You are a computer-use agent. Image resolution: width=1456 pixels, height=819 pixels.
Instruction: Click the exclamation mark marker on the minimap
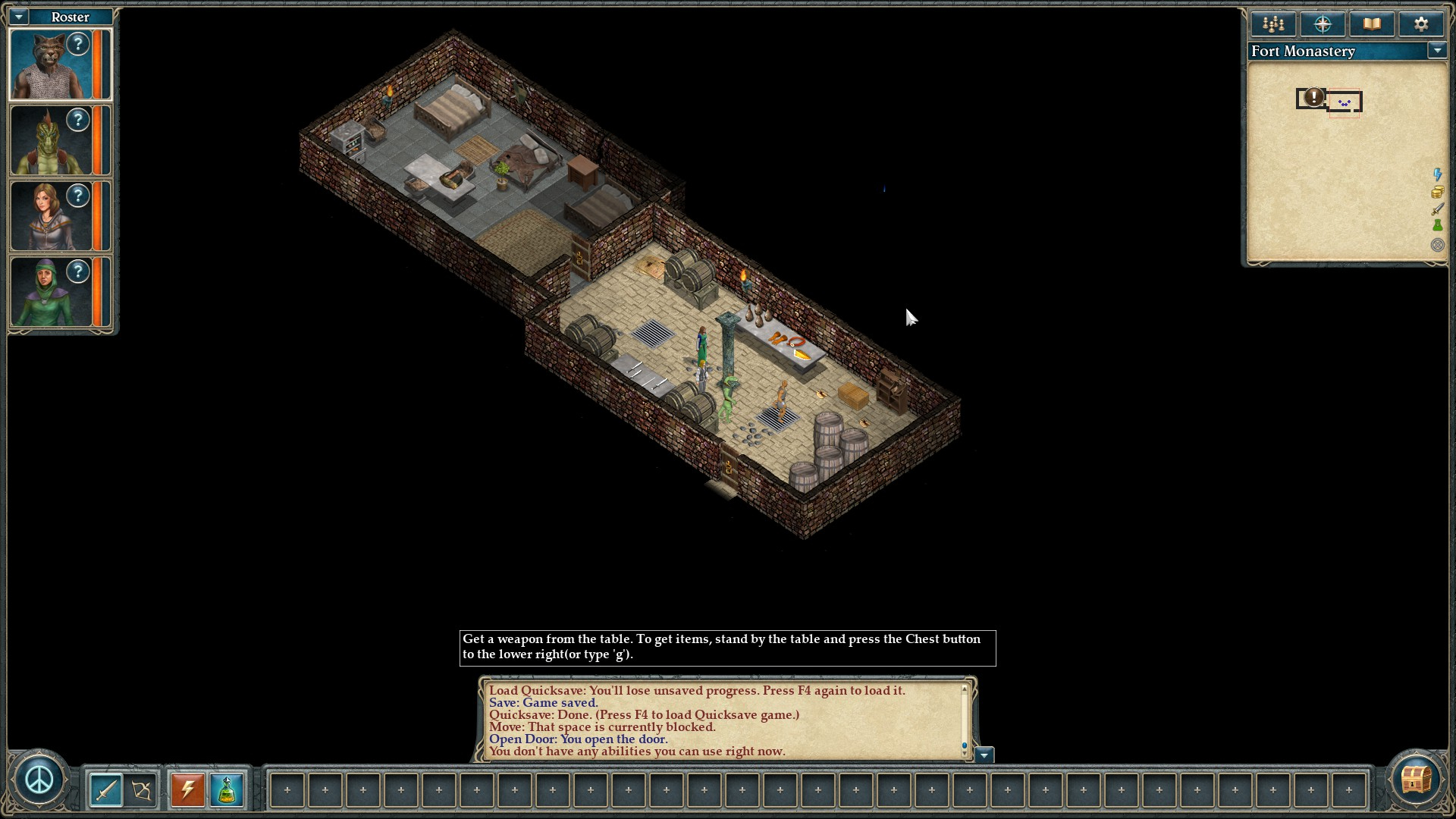tap(1314, 97)
